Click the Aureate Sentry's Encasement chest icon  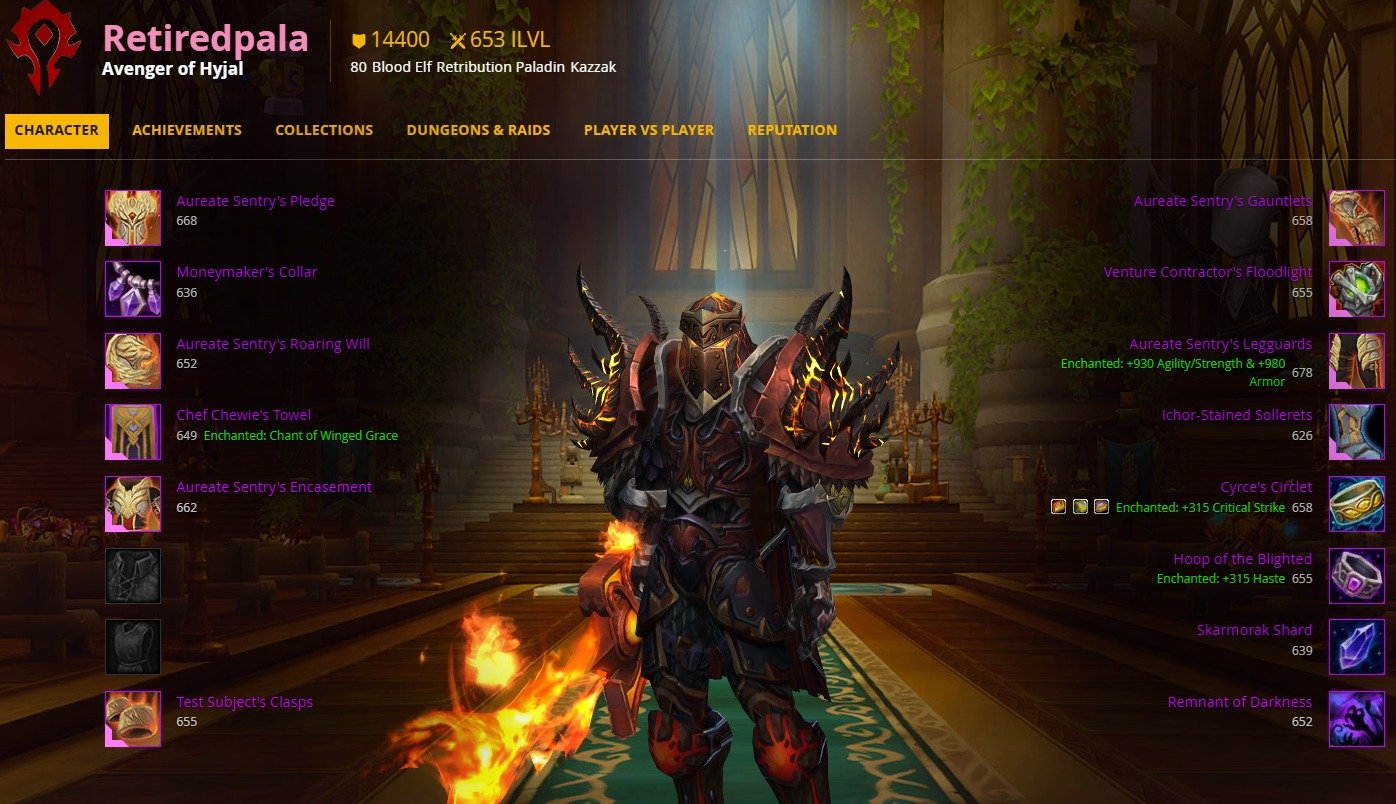133,504
